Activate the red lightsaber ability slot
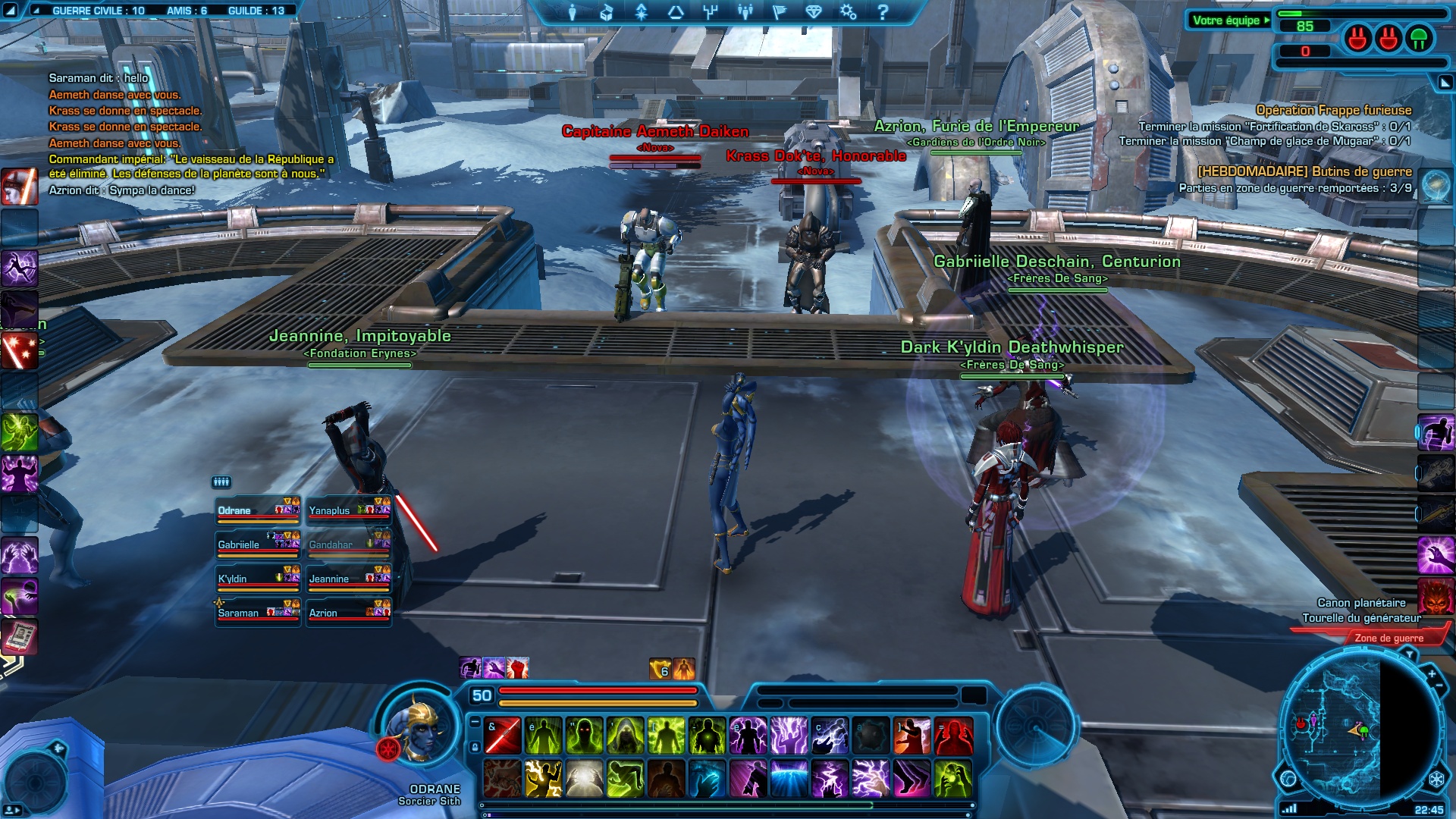 pos(503,736)
